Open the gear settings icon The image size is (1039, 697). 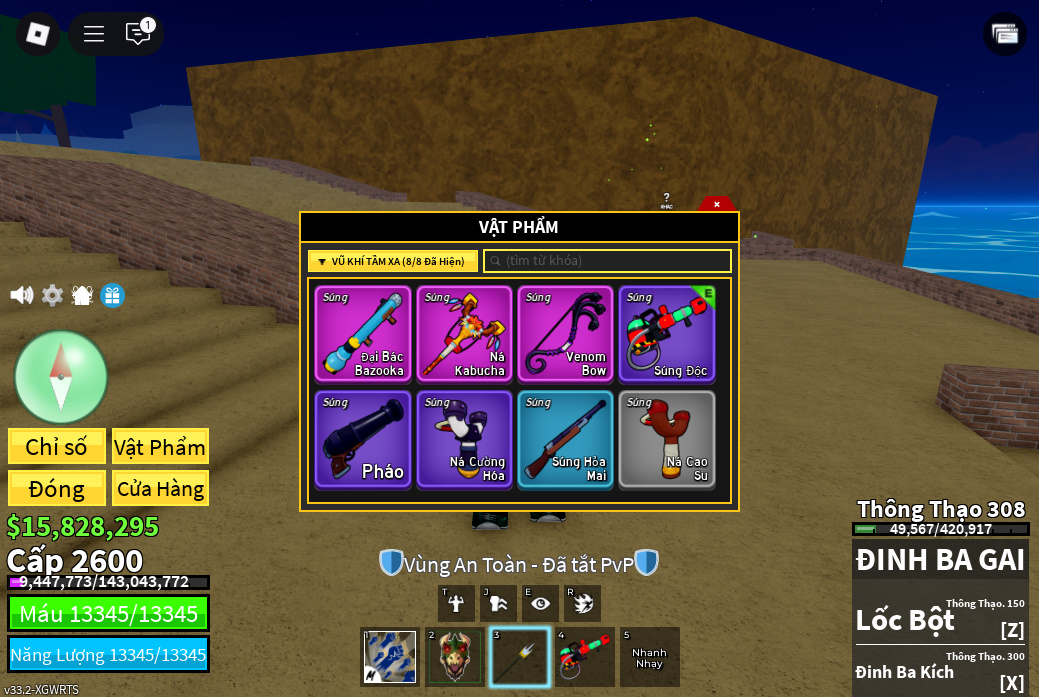52,295
